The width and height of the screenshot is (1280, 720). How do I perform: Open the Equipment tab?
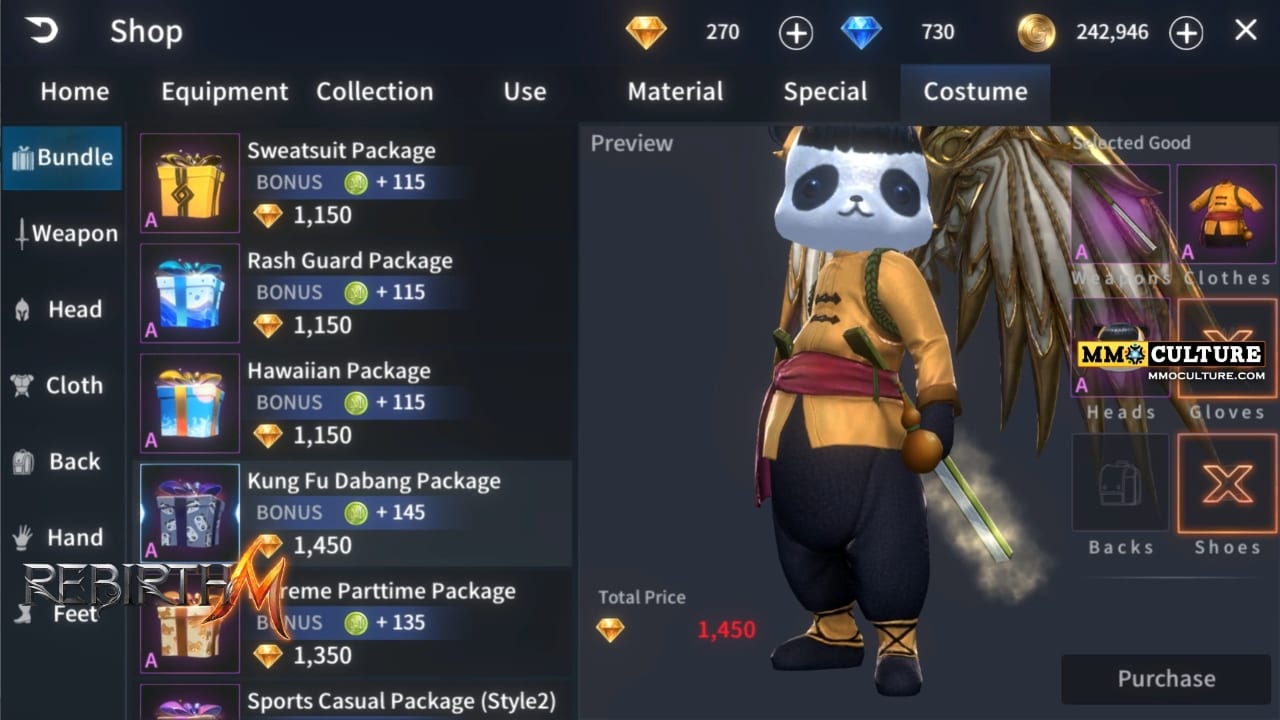pos(224,92)
